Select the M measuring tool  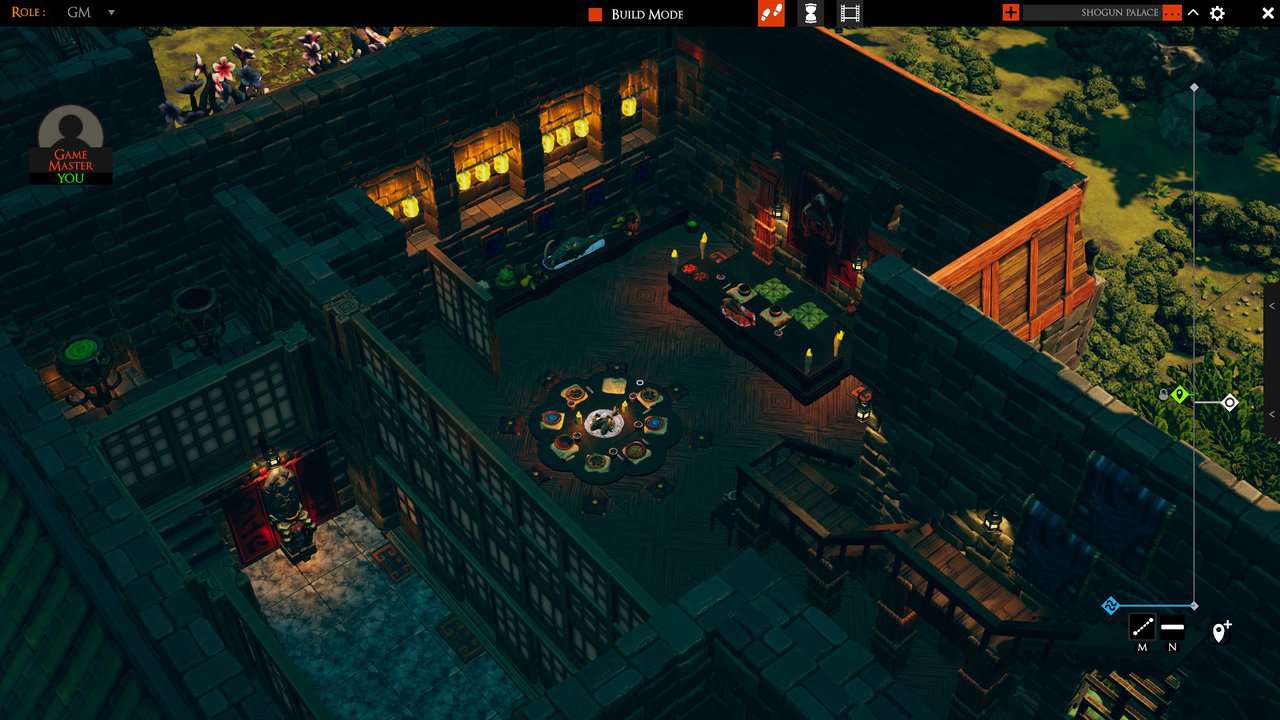1141,628
